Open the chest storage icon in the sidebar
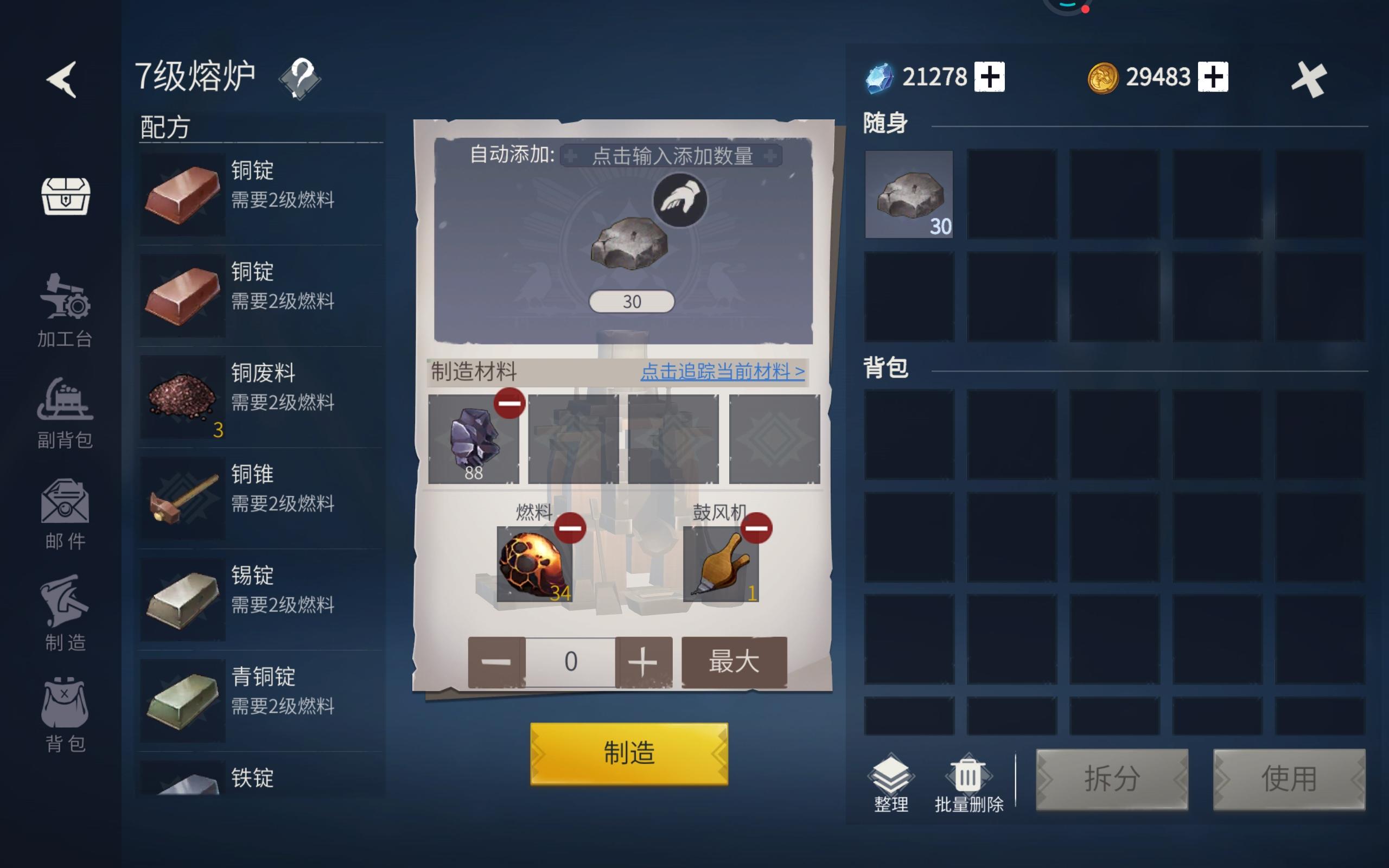The width and height of the screenshot is (1389, 868). [65, 196]
